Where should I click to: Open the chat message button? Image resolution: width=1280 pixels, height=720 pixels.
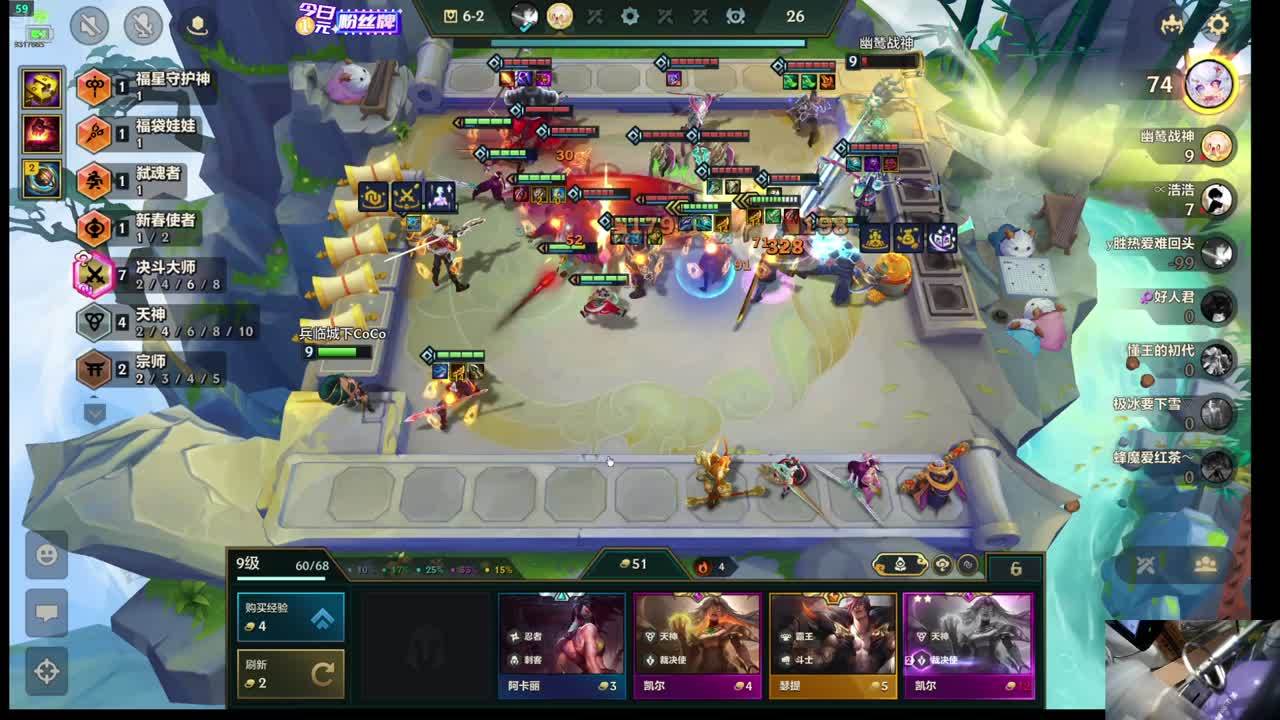[46, 612]
